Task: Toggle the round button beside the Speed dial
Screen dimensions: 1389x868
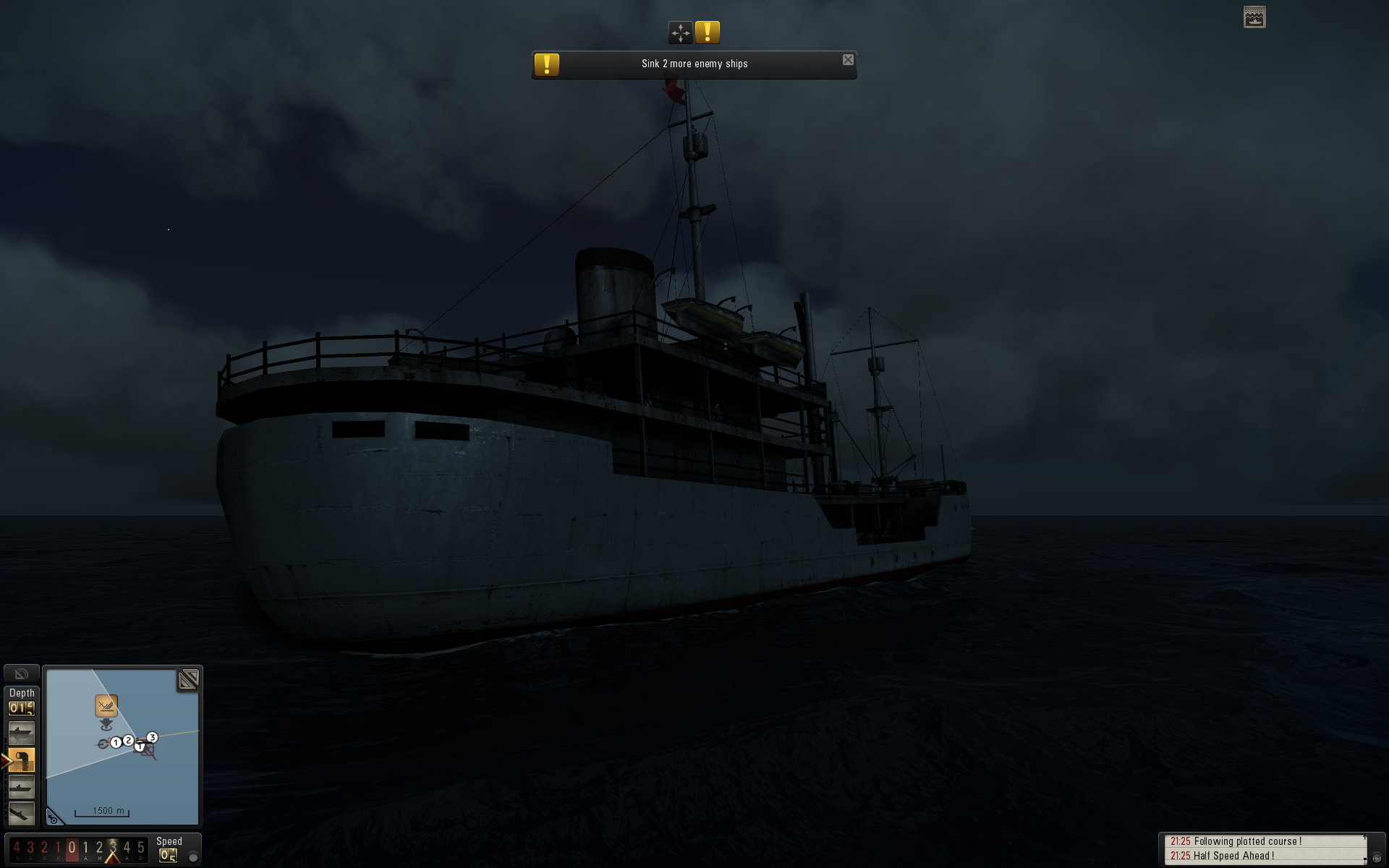Action: point(192,856)
